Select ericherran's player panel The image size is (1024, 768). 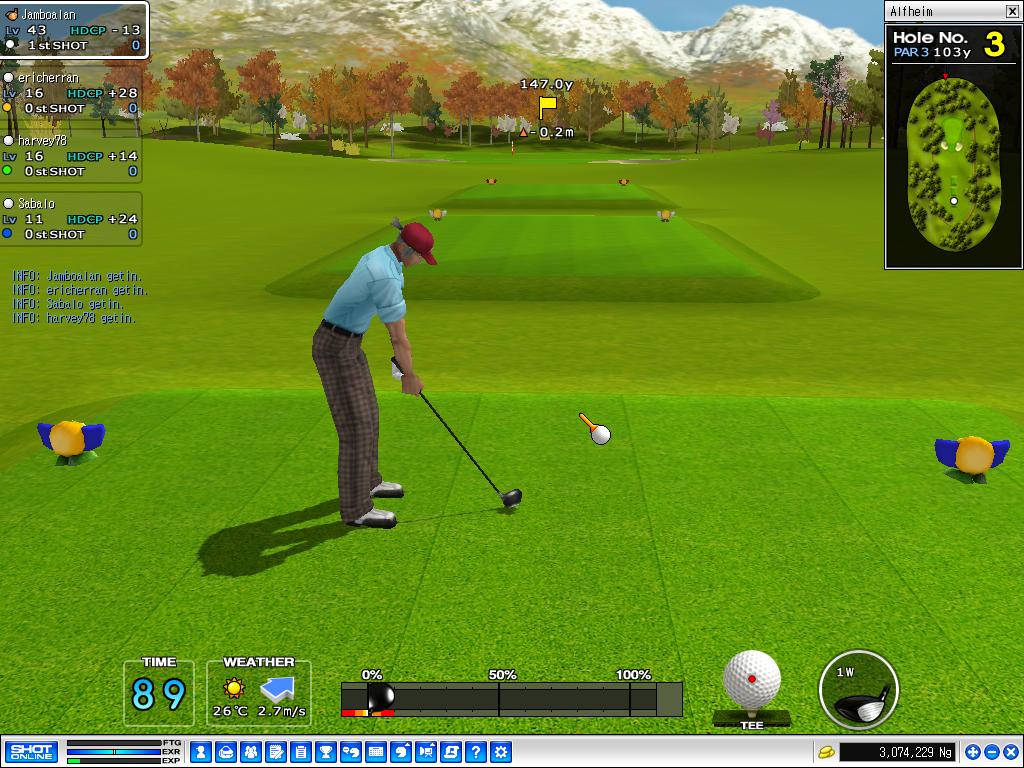(x=70, y=93)
